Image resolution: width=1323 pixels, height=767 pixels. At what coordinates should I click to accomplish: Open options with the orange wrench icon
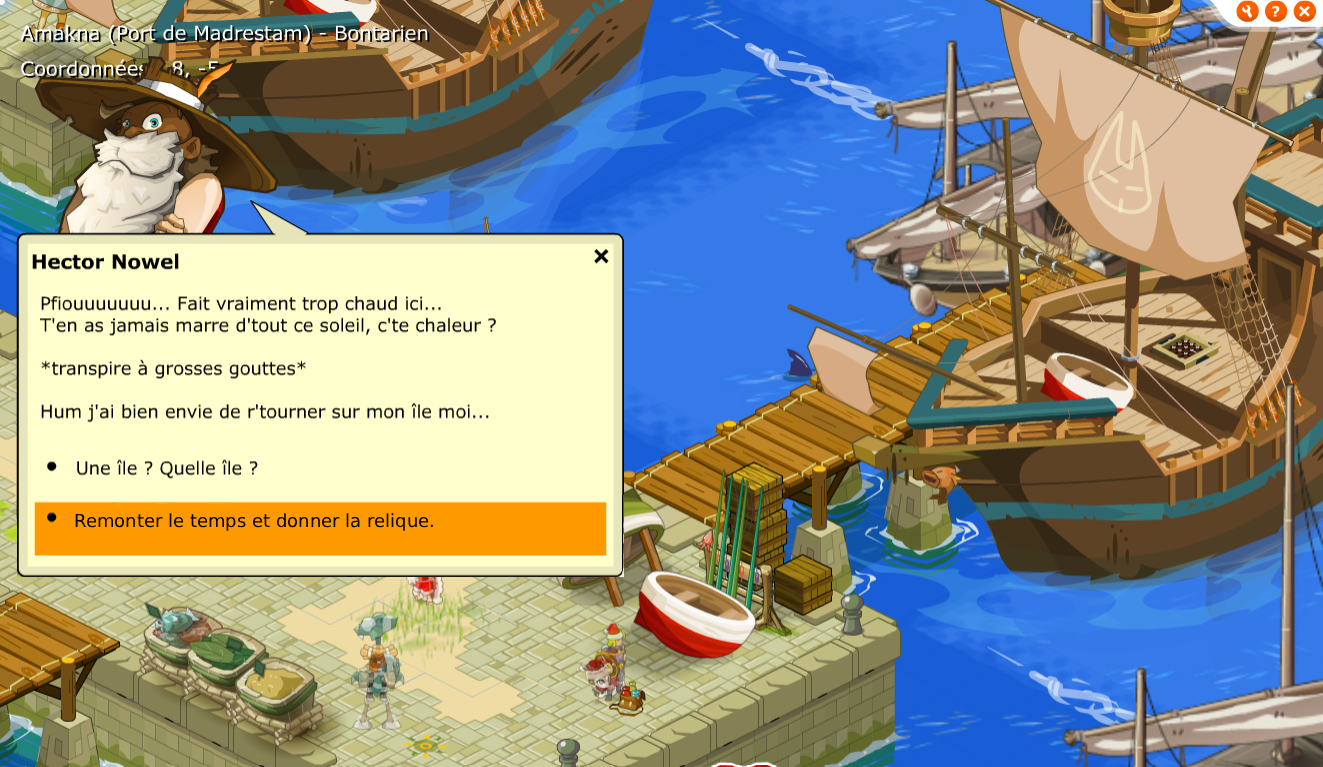pos(1247,11)
